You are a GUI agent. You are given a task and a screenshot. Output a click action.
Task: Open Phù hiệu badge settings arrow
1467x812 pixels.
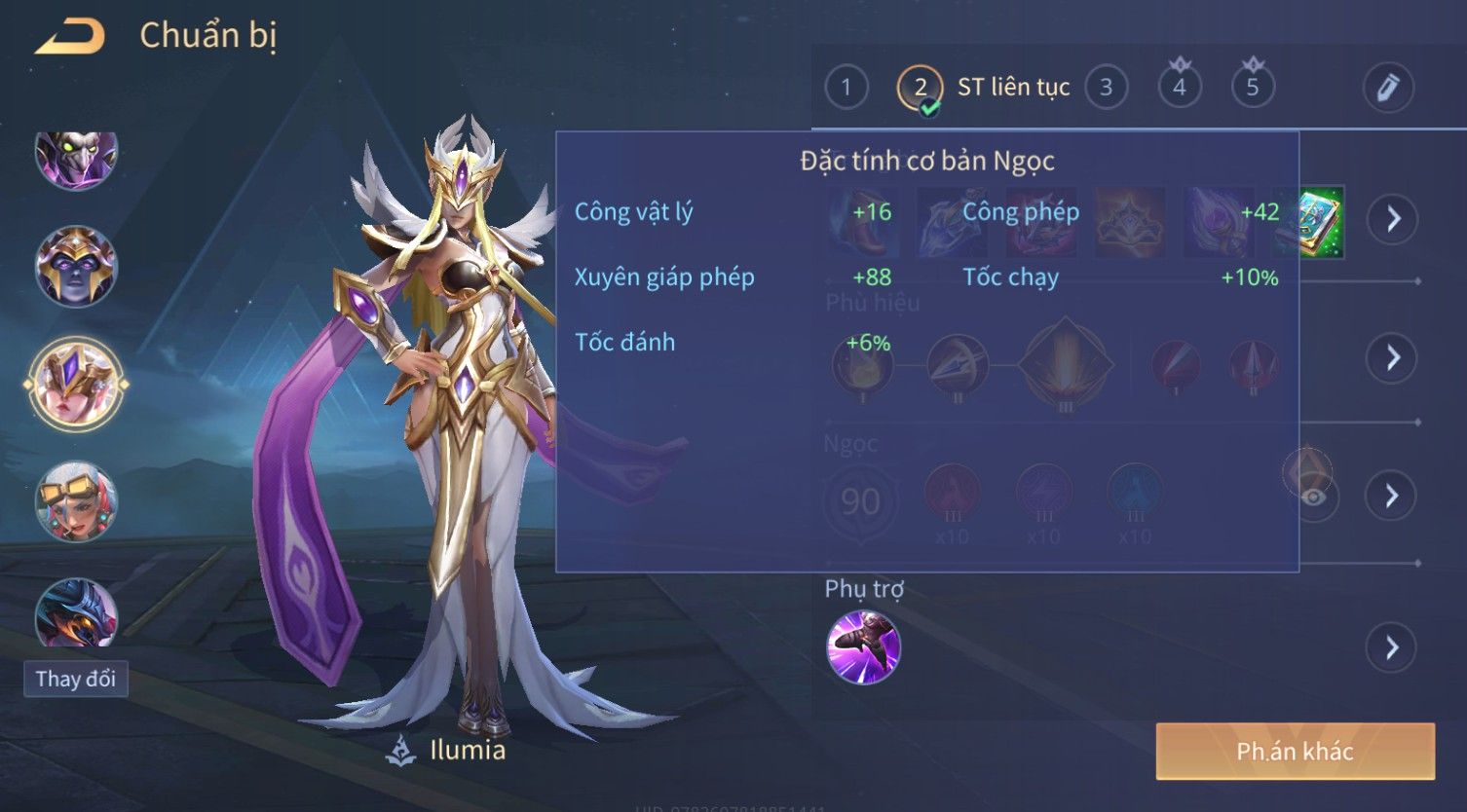[x=1393, y=357]
